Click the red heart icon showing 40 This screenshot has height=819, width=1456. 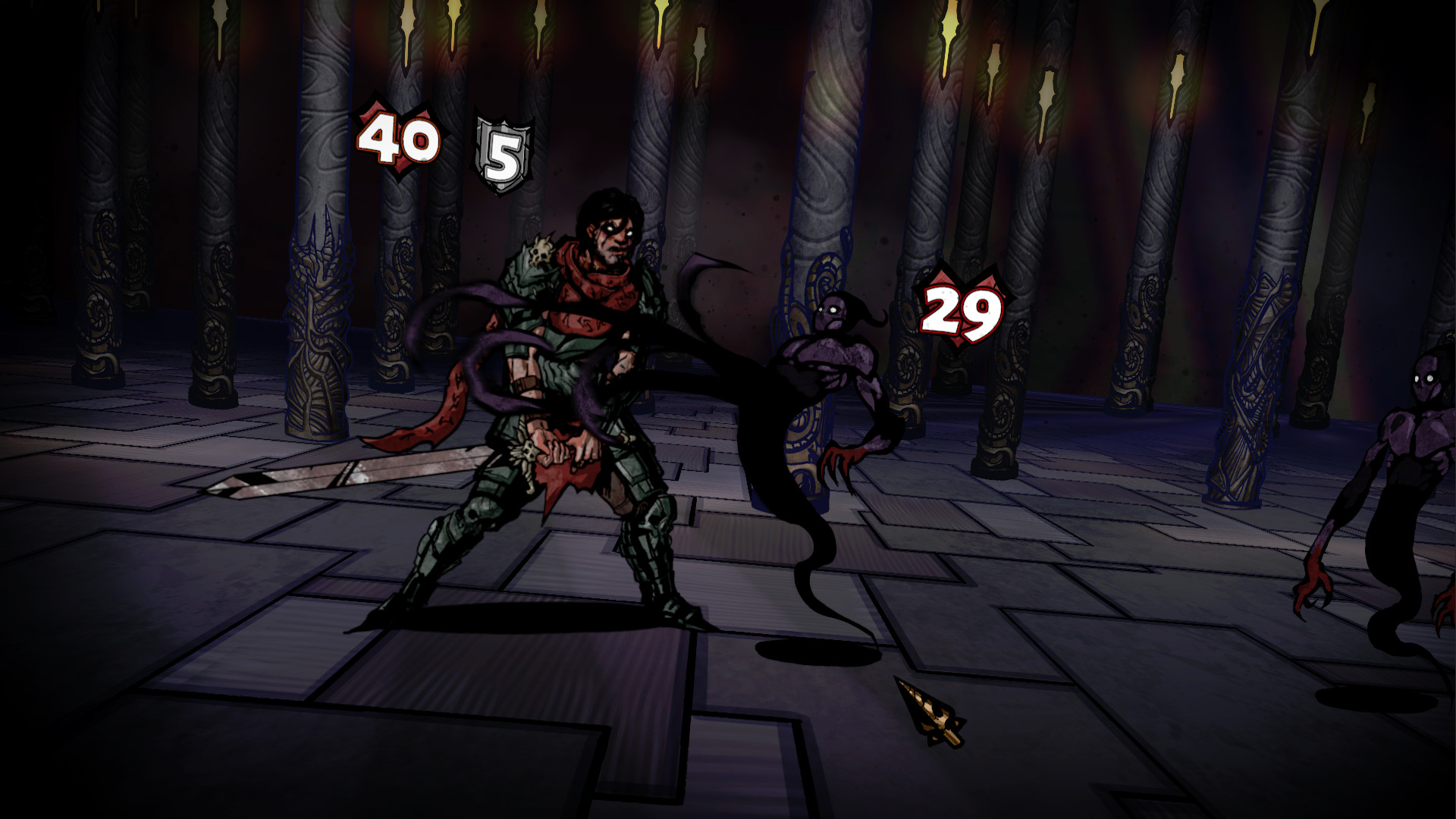[x=397, y=140]
